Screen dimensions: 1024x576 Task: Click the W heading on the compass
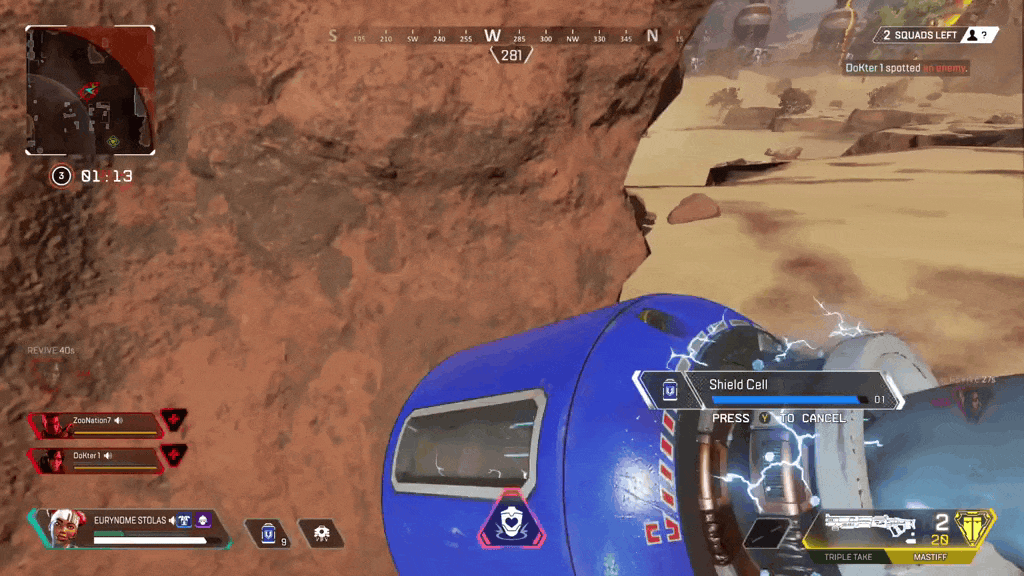click(x=492, y=36)
